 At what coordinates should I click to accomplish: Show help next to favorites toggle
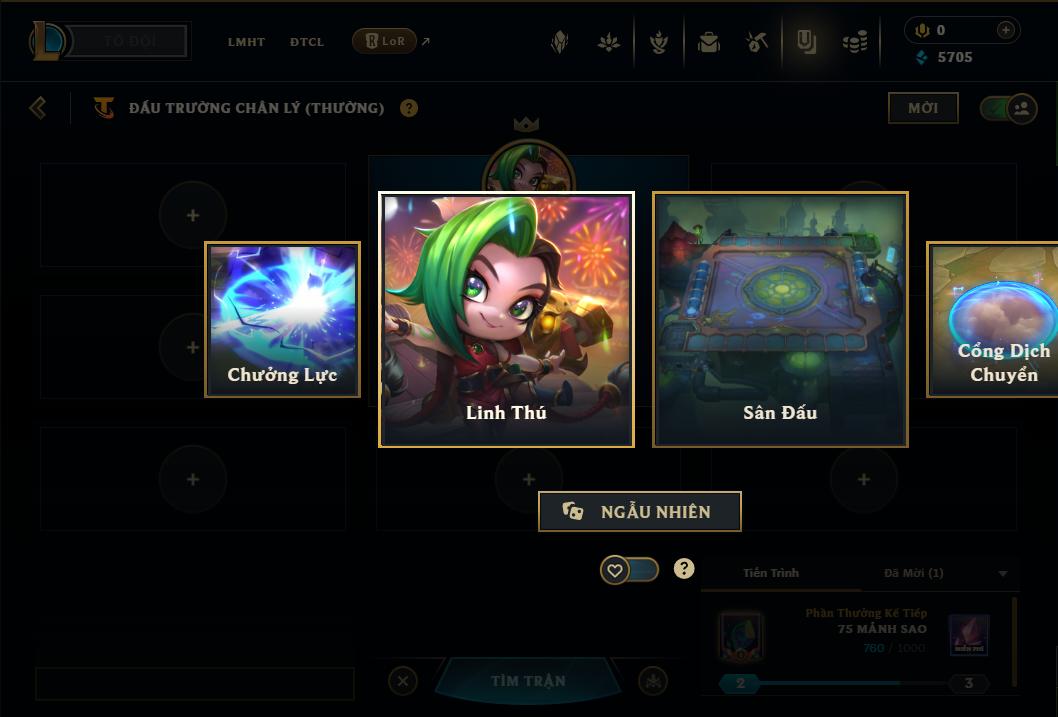pos(684,569)
